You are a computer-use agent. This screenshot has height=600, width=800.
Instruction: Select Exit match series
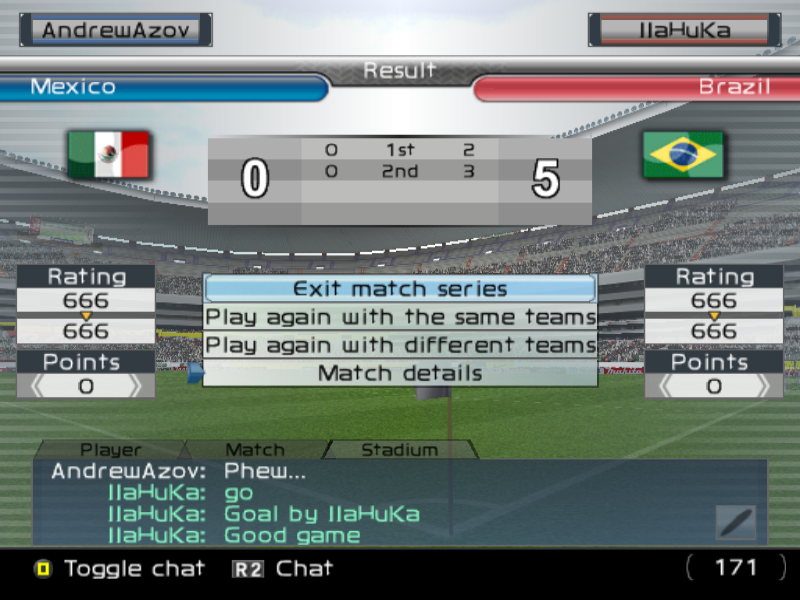point(400,289)
